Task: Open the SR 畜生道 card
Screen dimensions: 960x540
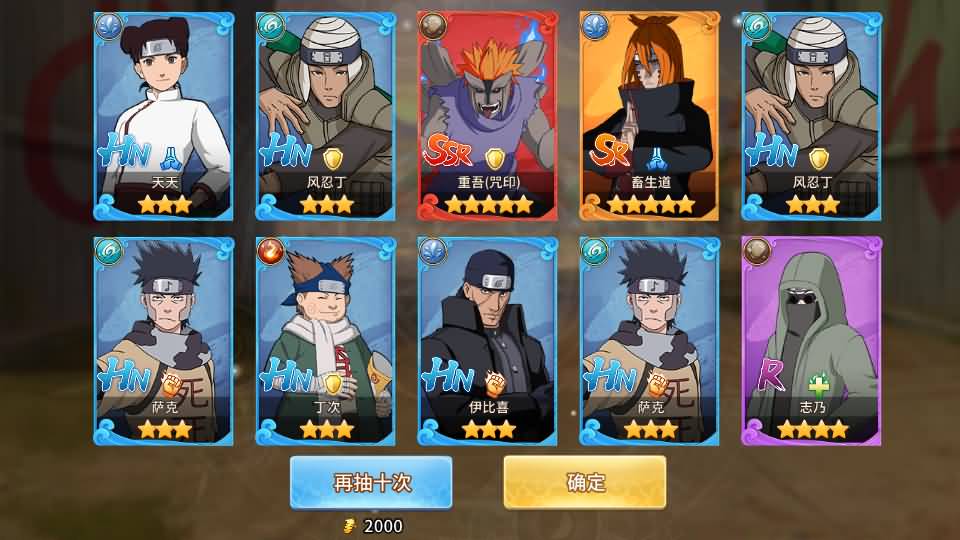Action: tap(650, 116)
